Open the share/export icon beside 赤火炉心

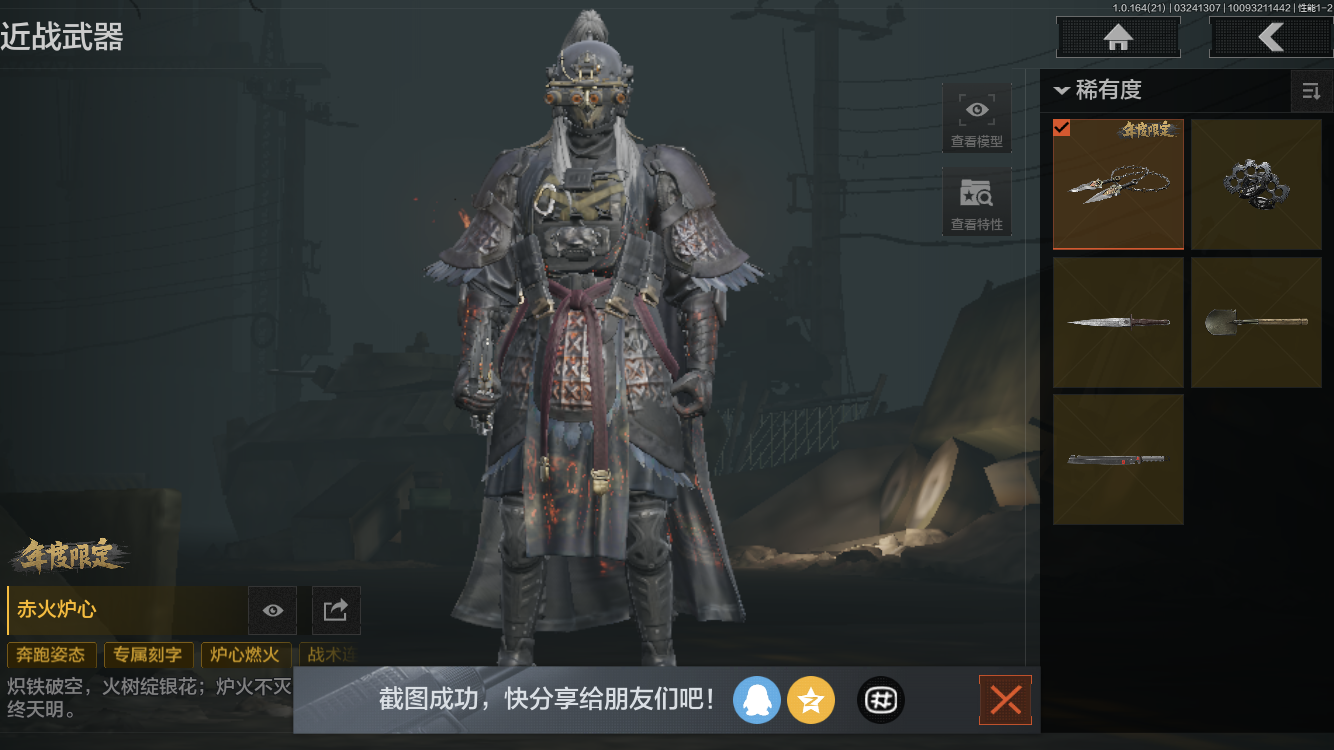336,611
